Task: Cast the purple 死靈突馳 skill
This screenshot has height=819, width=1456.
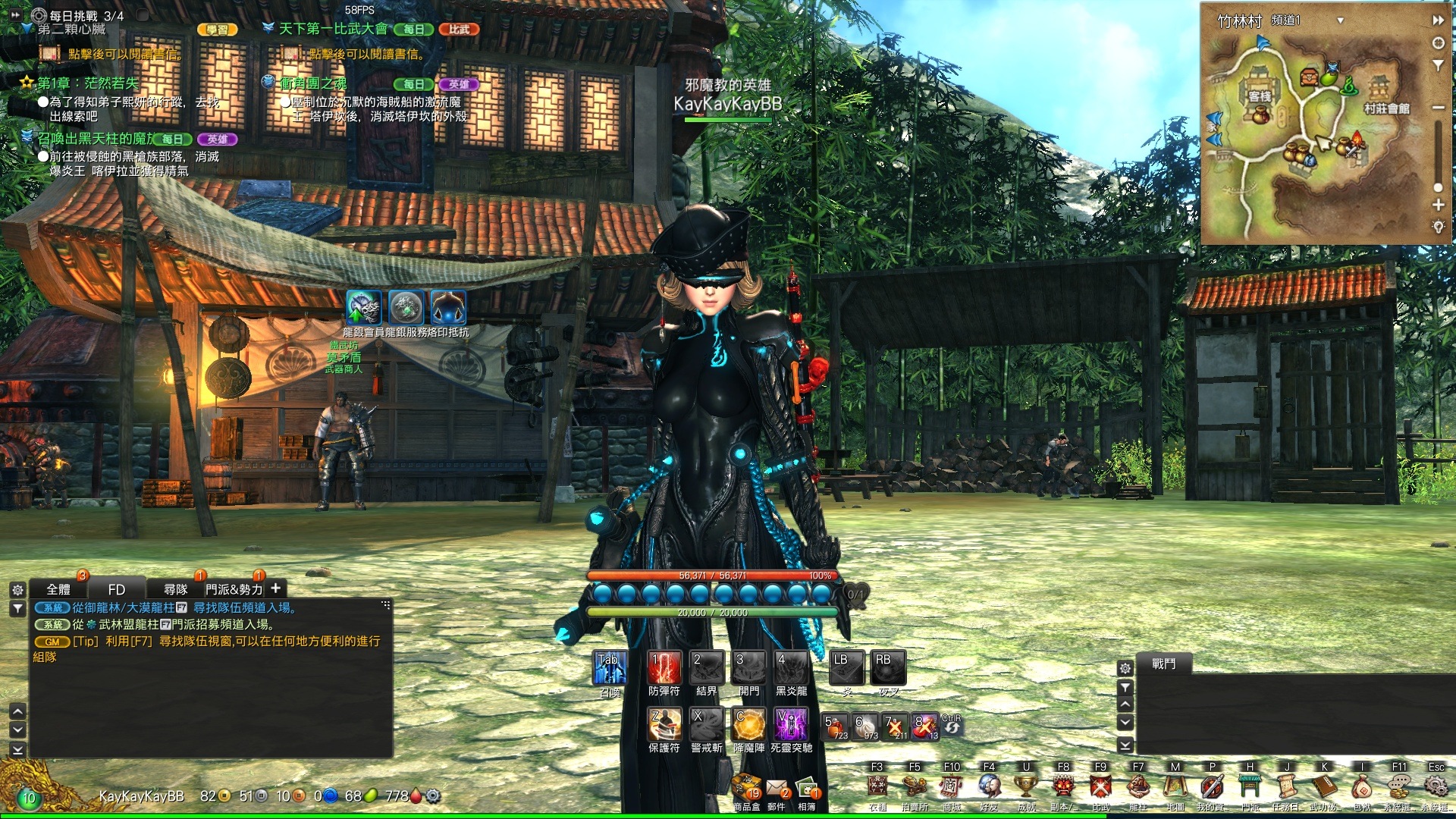Action: coord(791,724)
